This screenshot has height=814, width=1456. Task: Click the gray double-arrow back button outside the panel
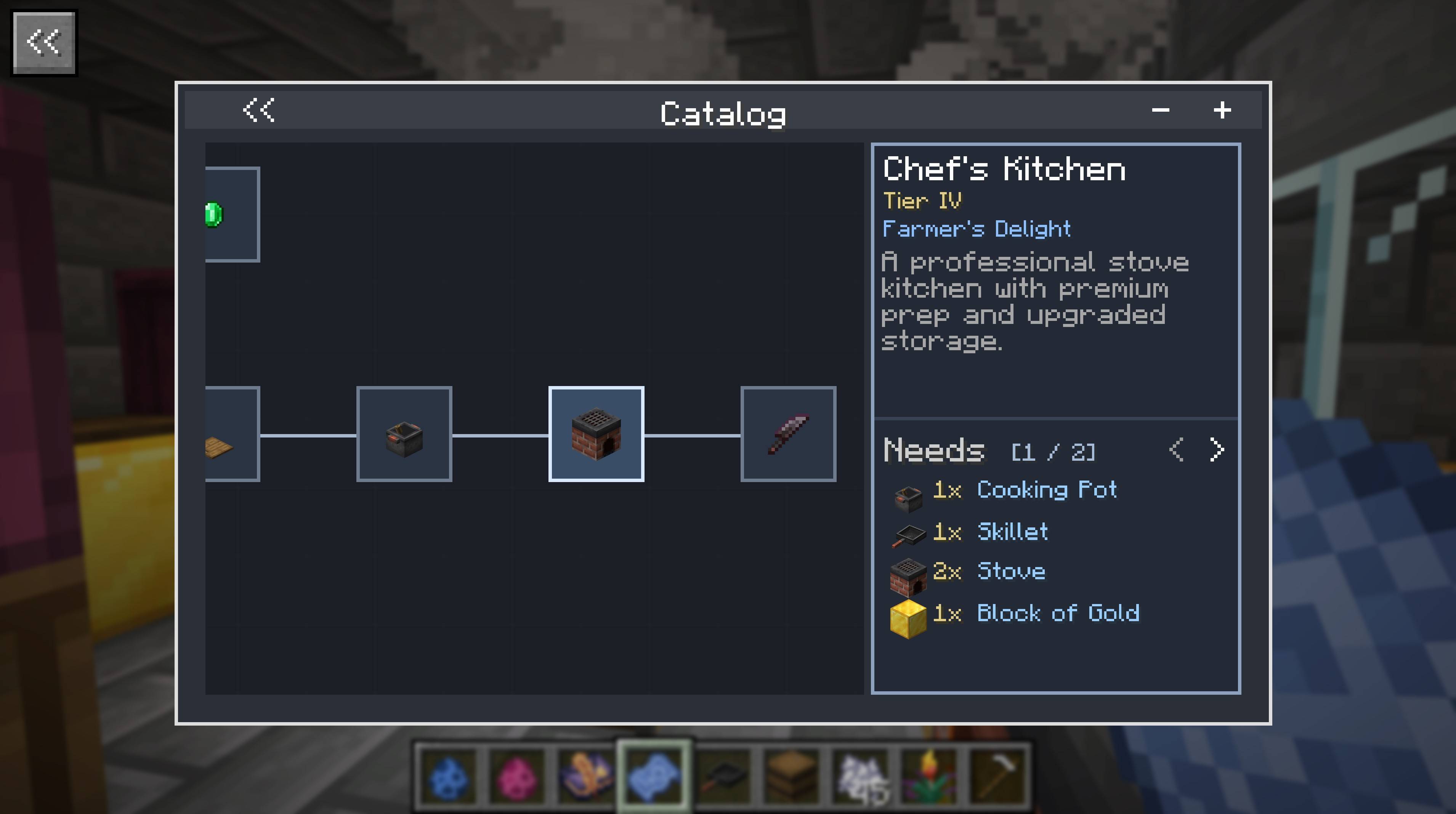click(x=44, y=43)
